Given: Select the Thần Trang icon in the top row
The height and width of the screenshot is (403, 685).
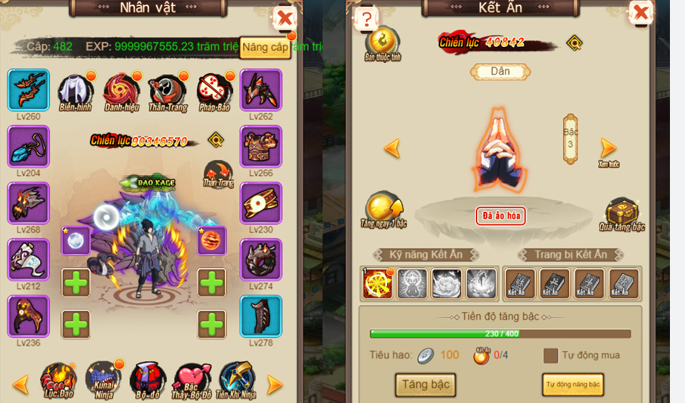Looking at the screenshot, I should 167,91.
